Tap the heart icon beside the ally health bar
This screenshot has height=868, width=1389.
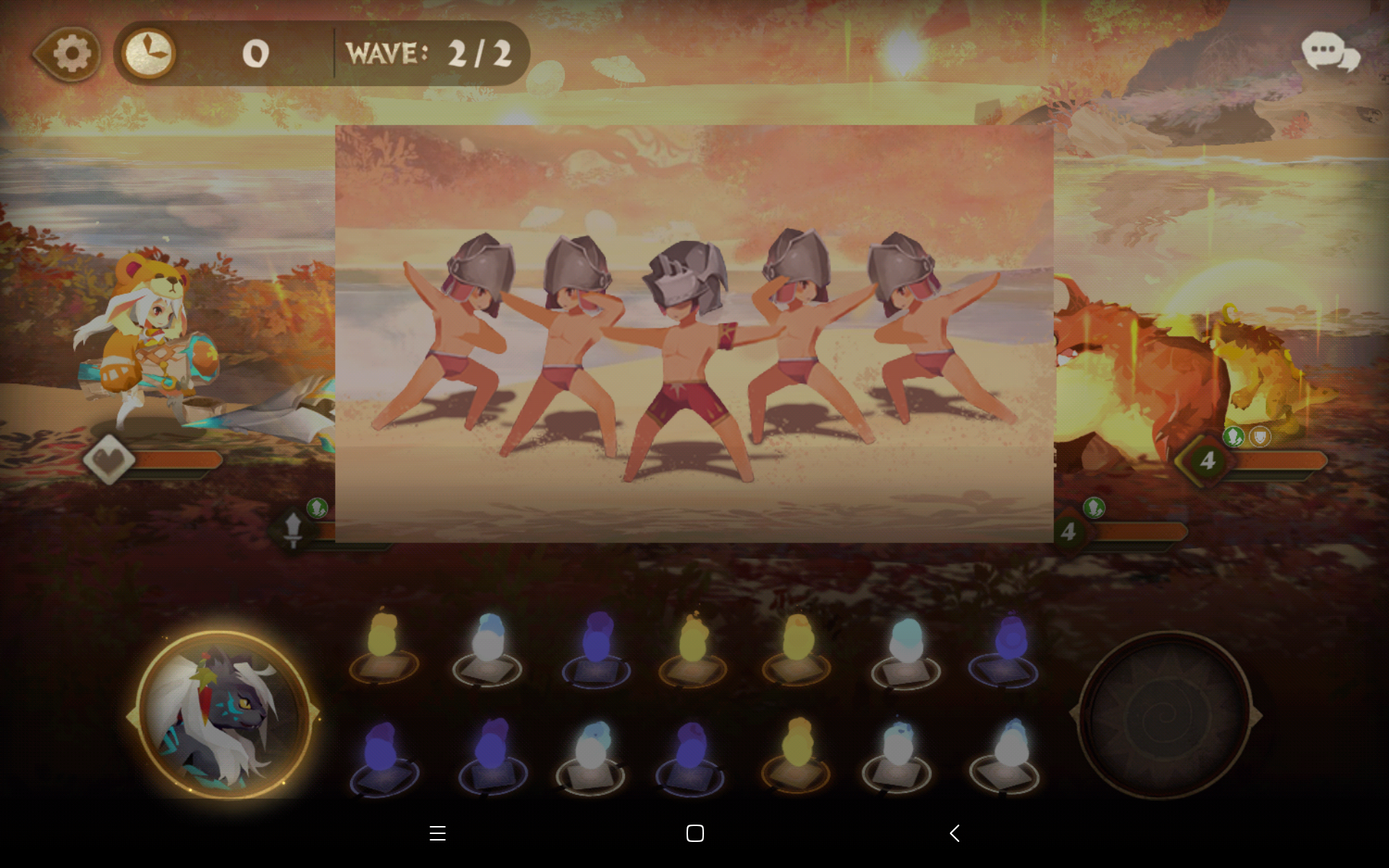pyautogui.click(x=110, y=459)
